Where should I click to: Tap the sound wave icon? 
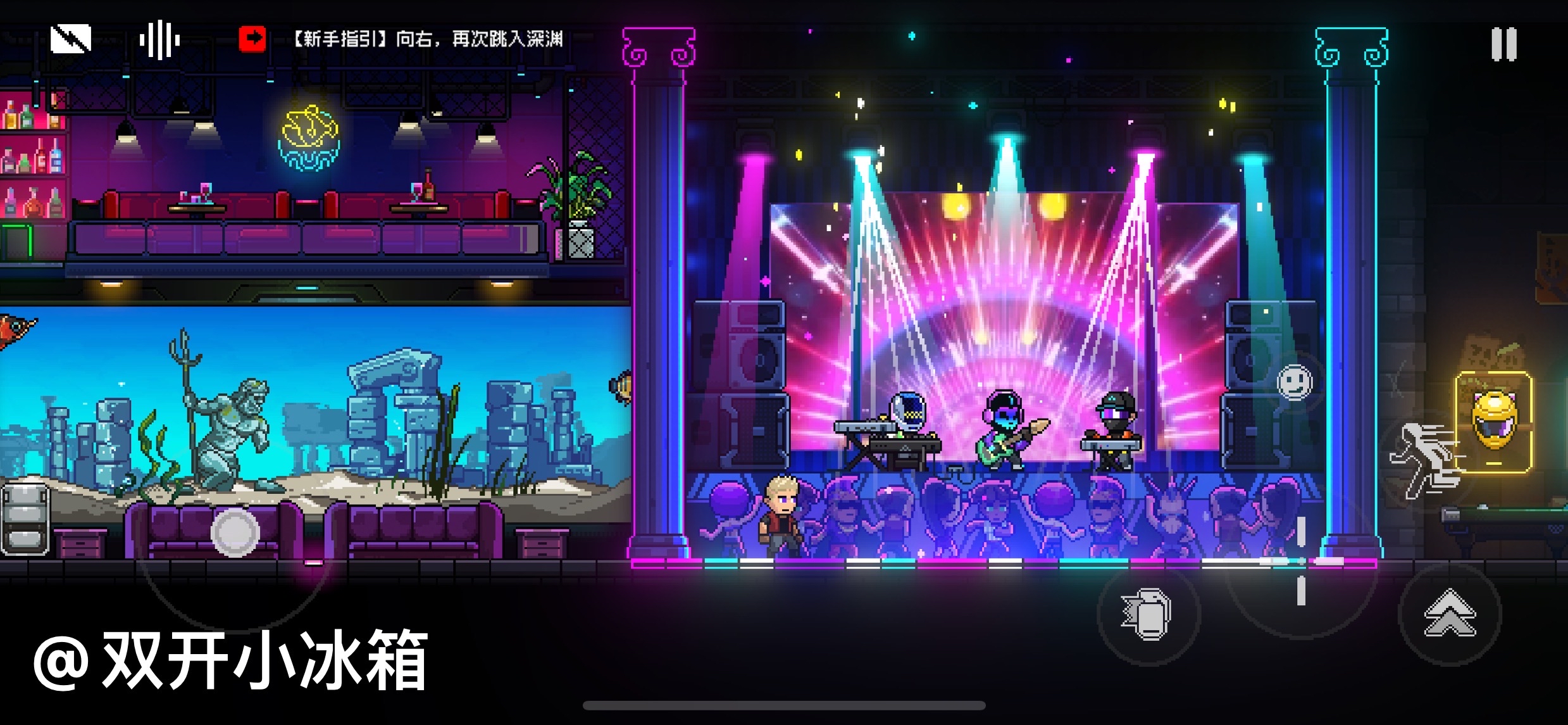click(x=159, y=40)
